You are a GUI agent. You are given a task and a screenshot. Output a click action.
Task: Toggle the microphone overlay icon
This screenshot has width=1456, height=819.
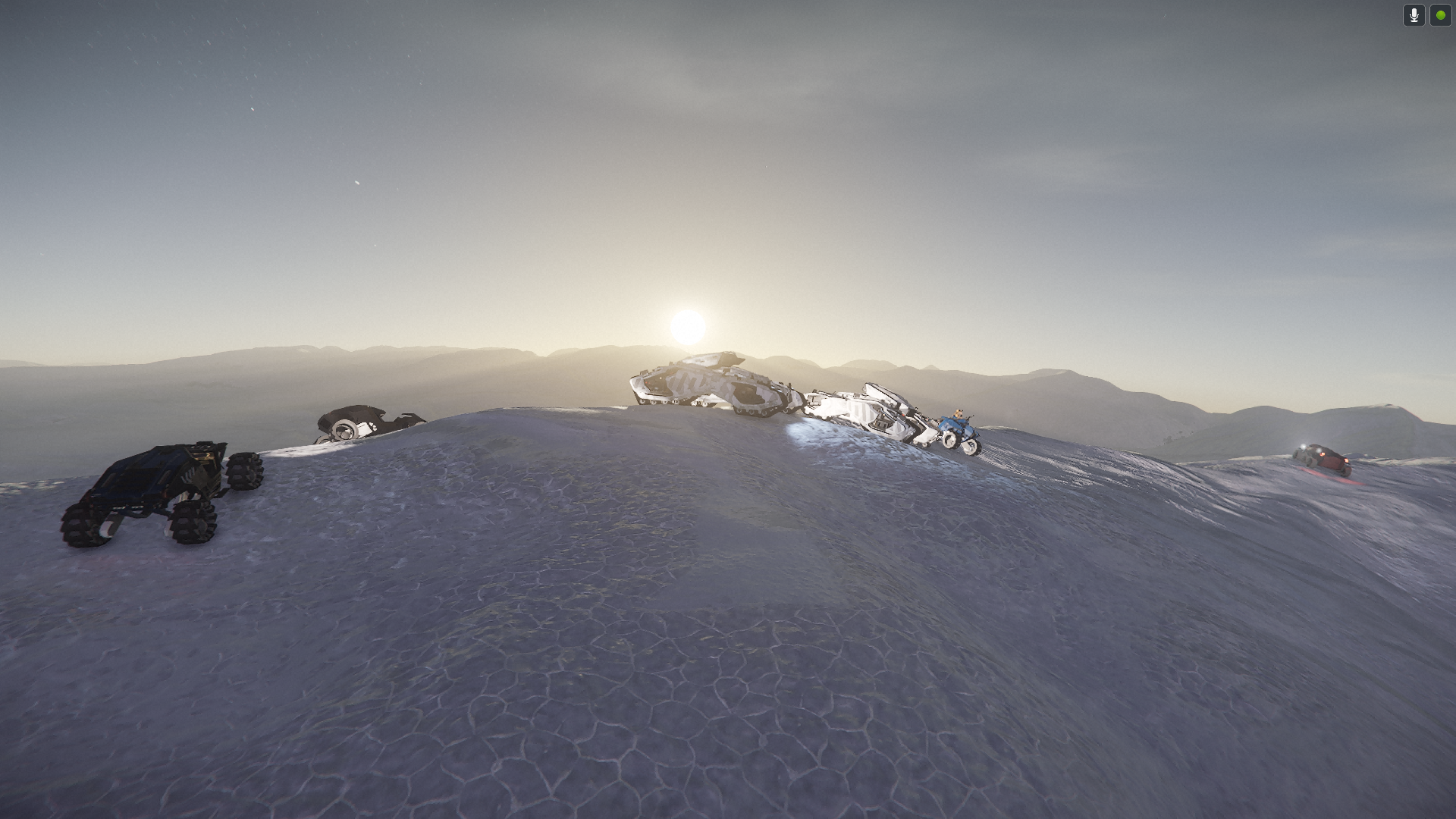pyautogui.click(x=1414, y=15)
